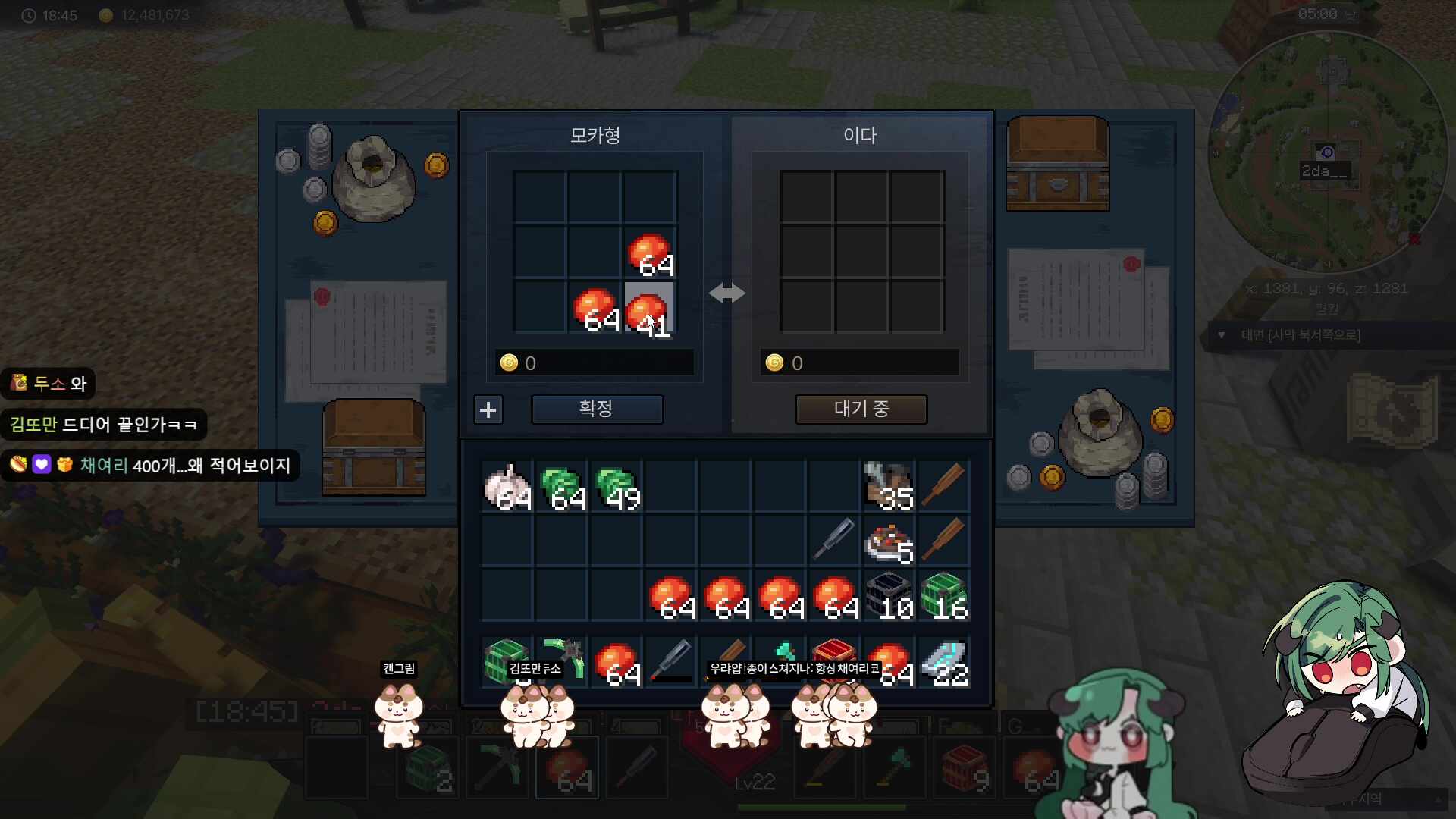
Task: Select the diamond pickaxe in the hotbar
Action: click(x=497, y=767)
